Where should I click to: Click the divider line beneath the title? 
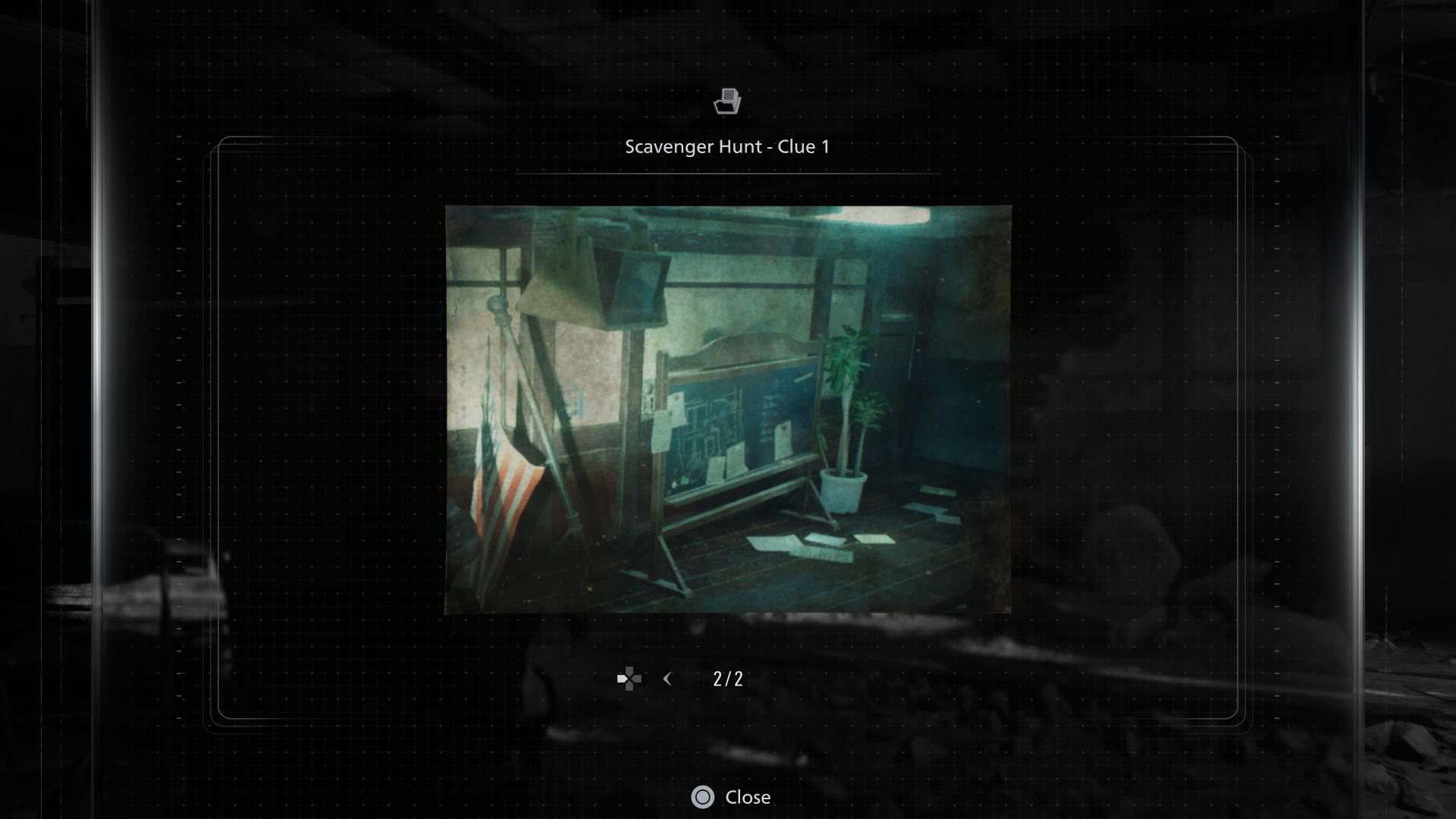[x=727, y=174]
